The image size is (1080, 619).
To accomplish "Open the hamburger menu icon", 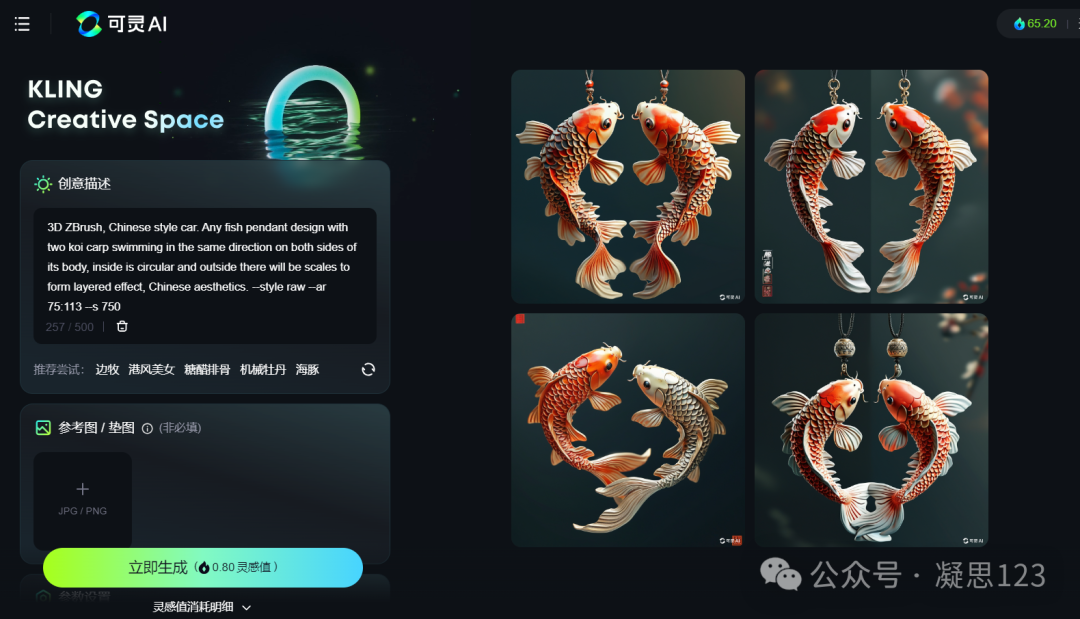I will pos(22,24).
